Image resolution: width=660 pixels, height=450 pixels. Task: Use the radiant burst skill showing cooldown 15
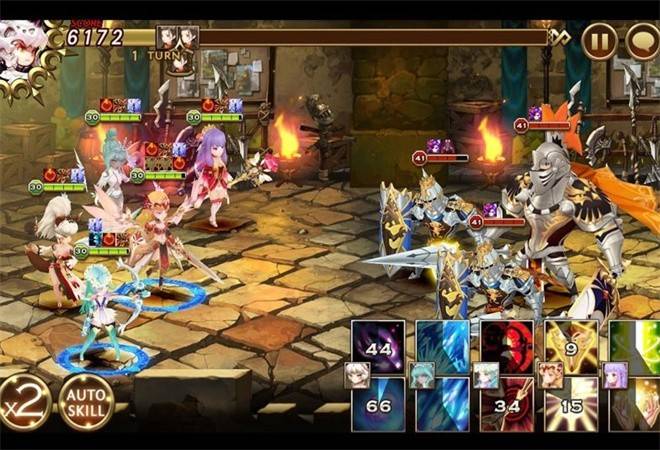(571, 405)
